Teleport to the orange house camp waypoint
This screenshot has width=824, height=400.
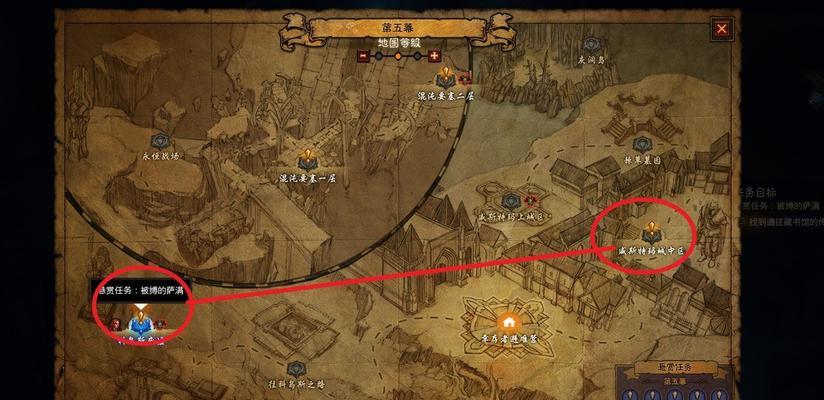tap(508, 322)
